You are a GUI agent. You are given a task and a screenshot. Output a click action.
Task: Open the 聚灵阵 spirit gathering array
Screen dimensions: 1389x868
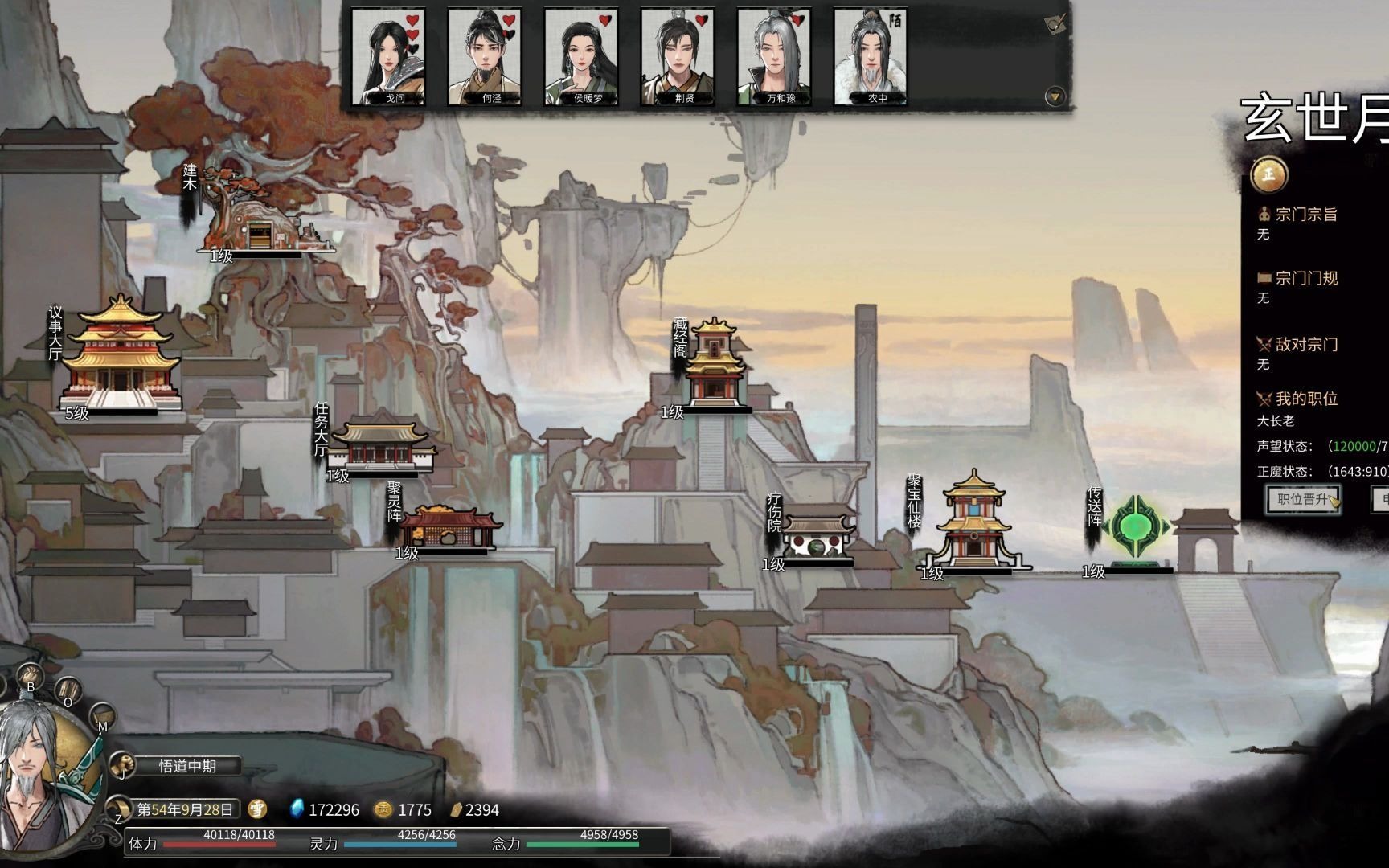(x=450, y=527)
